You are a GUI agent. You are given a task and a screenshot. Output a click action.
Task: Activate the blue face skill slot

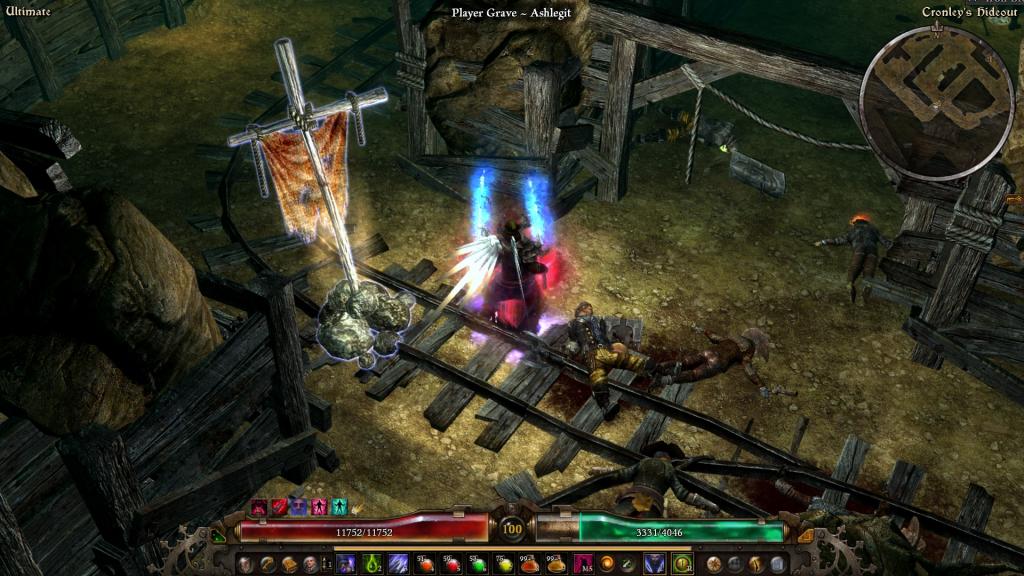[x=654, y=564]
